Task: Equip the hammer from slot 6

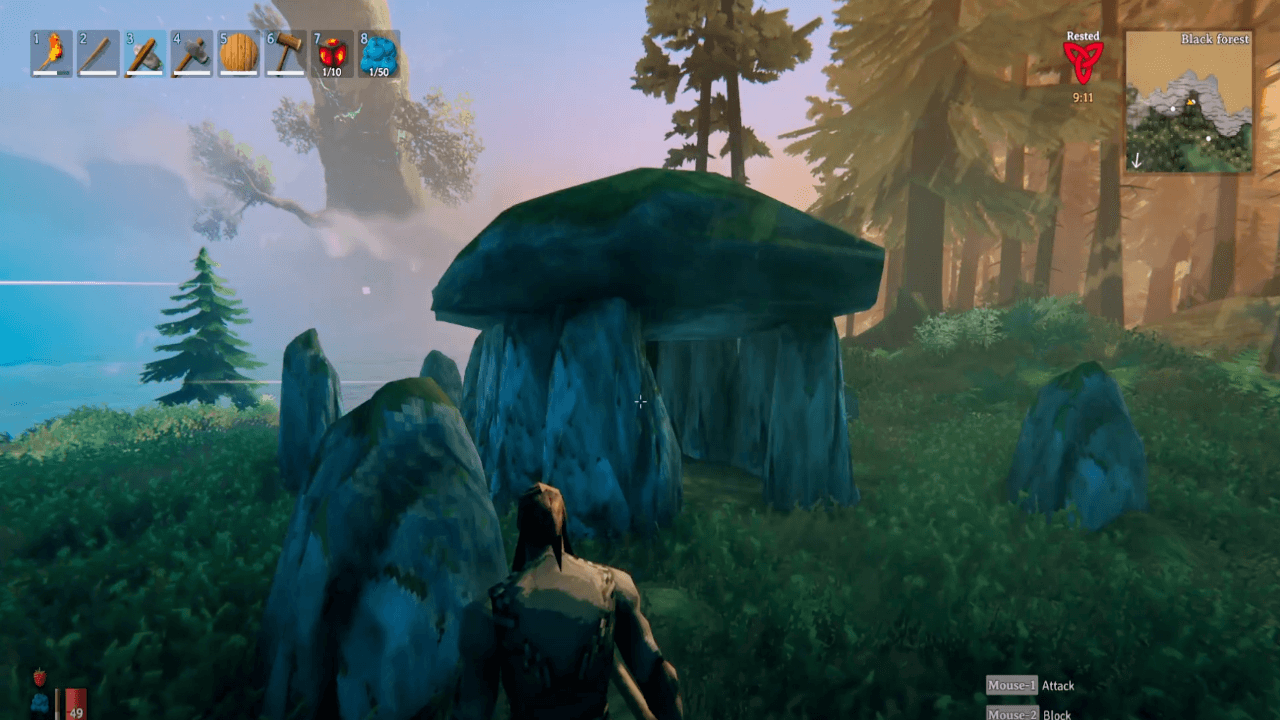Action: [x=284, y=52]
